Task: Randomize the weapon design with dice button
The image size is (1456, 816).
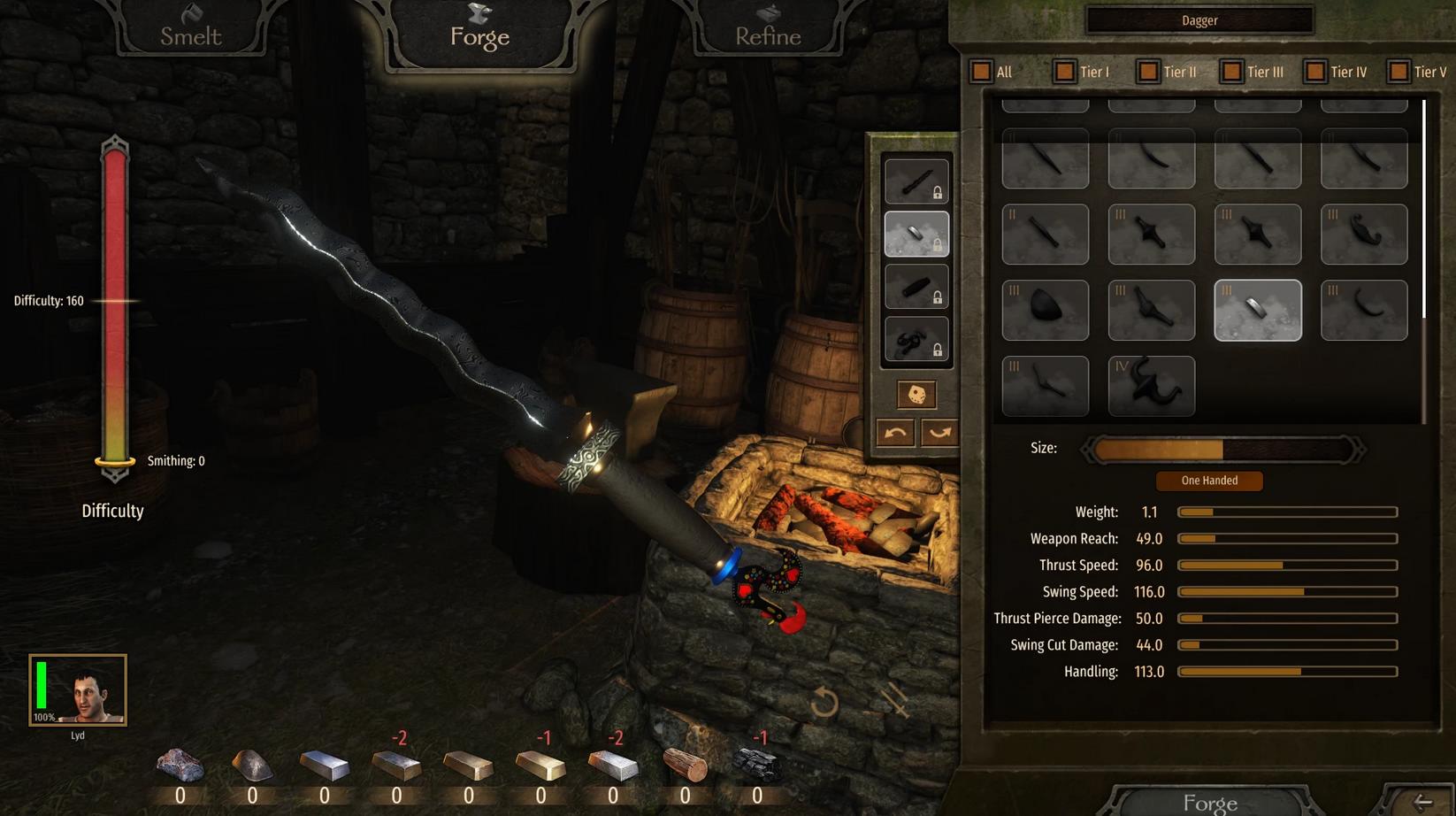Action: pyautogui.click(x=916, y=395)
